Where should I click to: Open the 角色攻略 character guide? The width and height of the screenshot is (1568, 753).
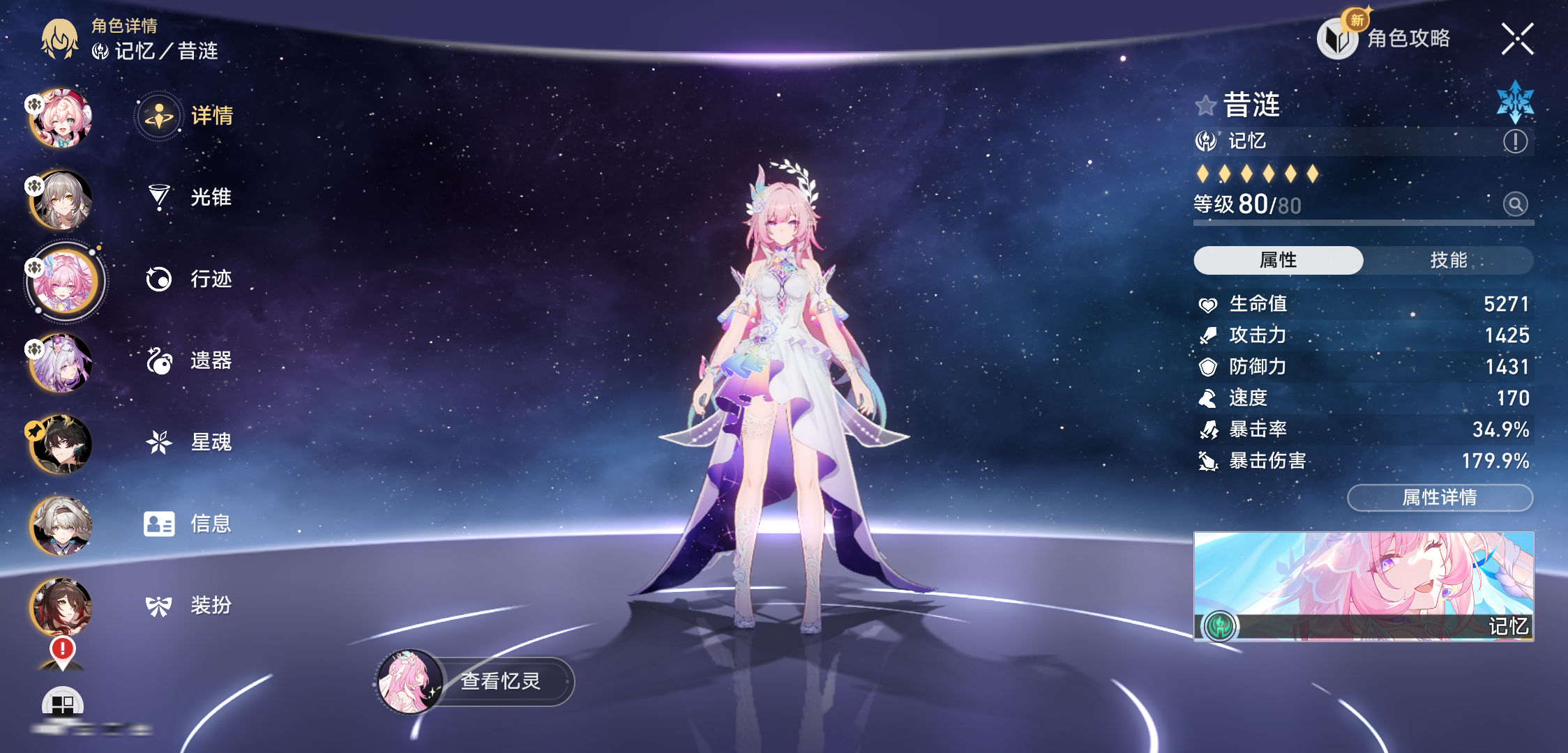coord(1386,38)
